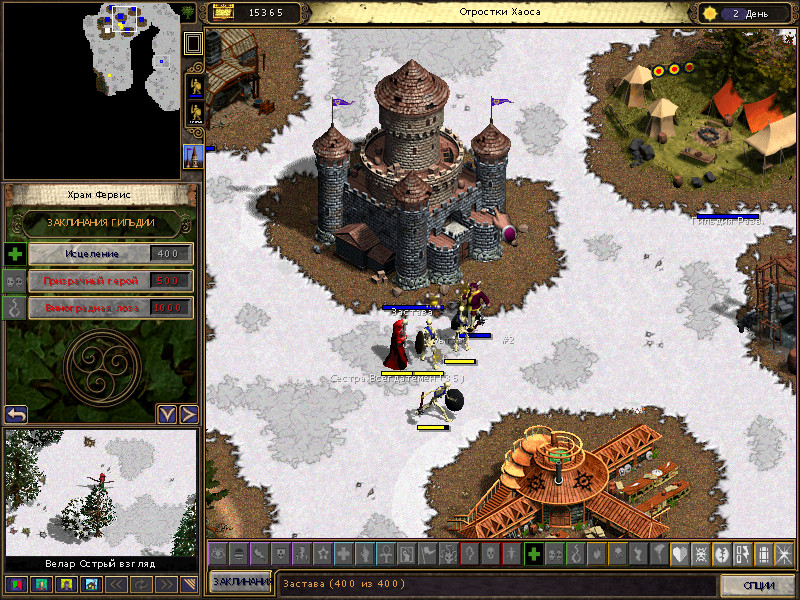Open the tree icon above the minimap sidebar
The height and width of the screenshot is (600, 800).
click(x=190, y=13)
